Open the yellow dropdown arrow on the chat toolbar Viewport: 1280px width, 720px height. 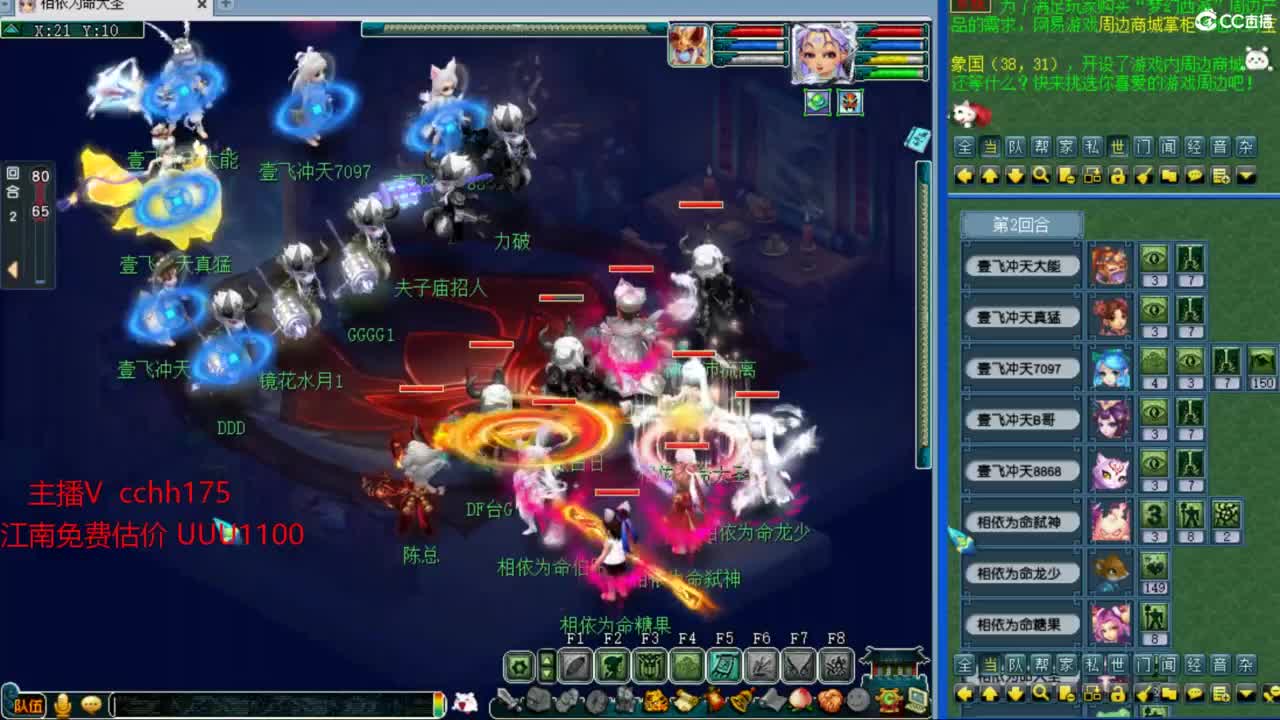coord(1245,175)
